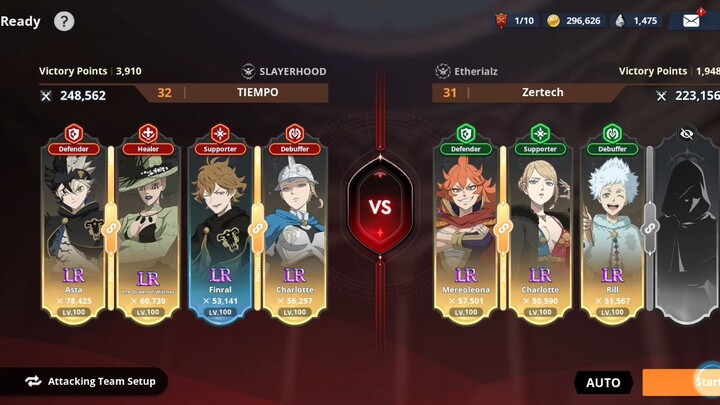The image size is (720, 405).
Task: Select Asta defender card
Action: [x=73, y=225]
